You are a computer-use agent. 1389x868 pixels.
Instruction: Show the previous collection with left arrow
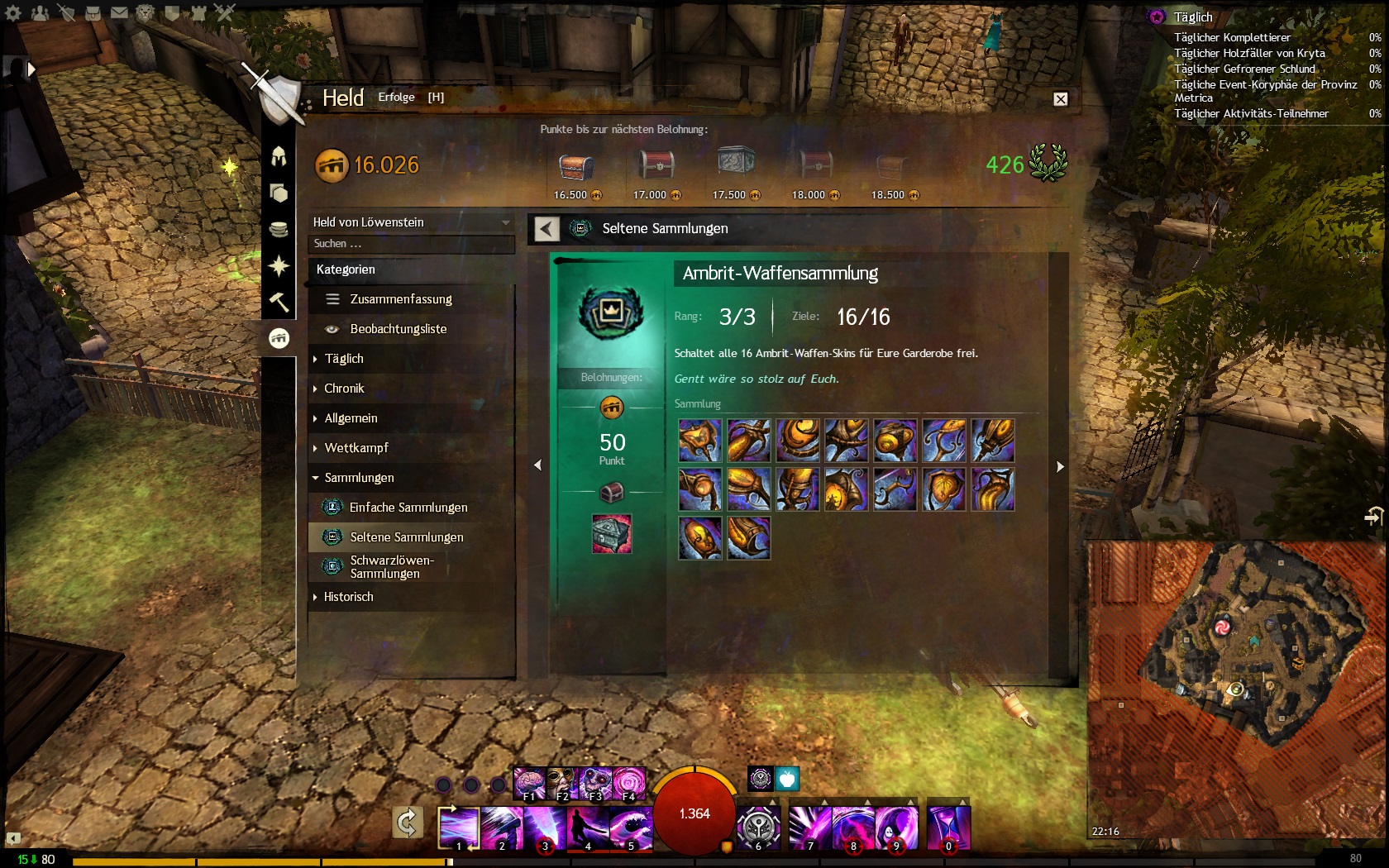(x=537, y=465)
